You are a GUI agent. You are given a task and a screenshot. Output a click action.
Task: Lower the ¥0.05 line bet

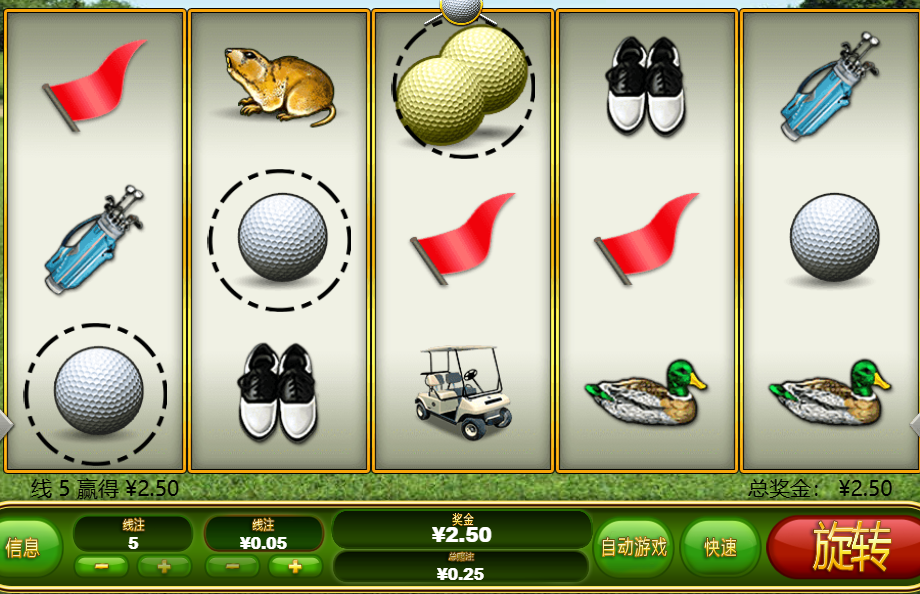coord(232,566)
